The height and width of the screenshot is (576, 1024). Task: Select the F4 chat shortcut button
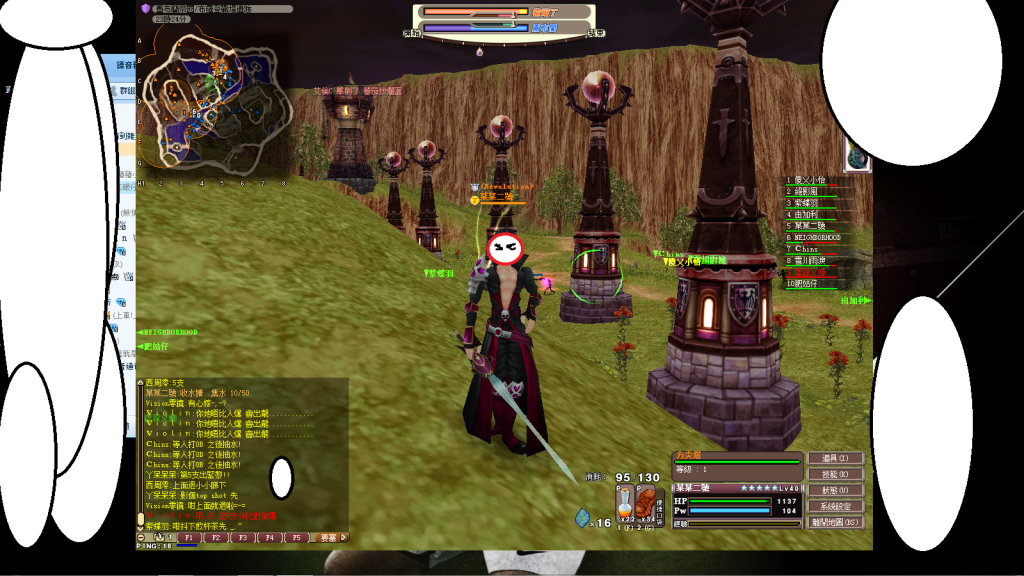click(268, 538)
